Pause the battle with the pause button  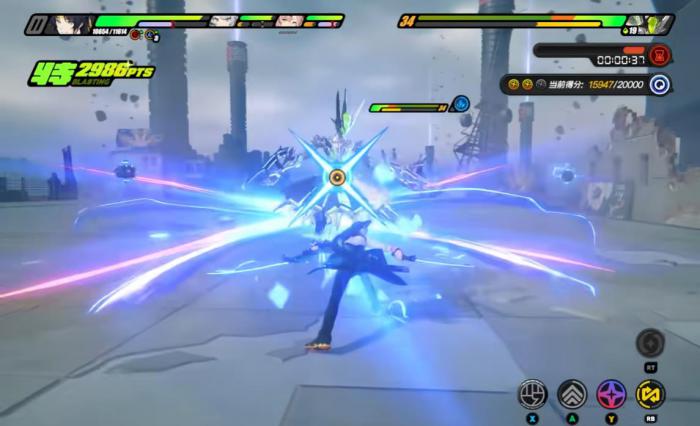click(35, 23)
